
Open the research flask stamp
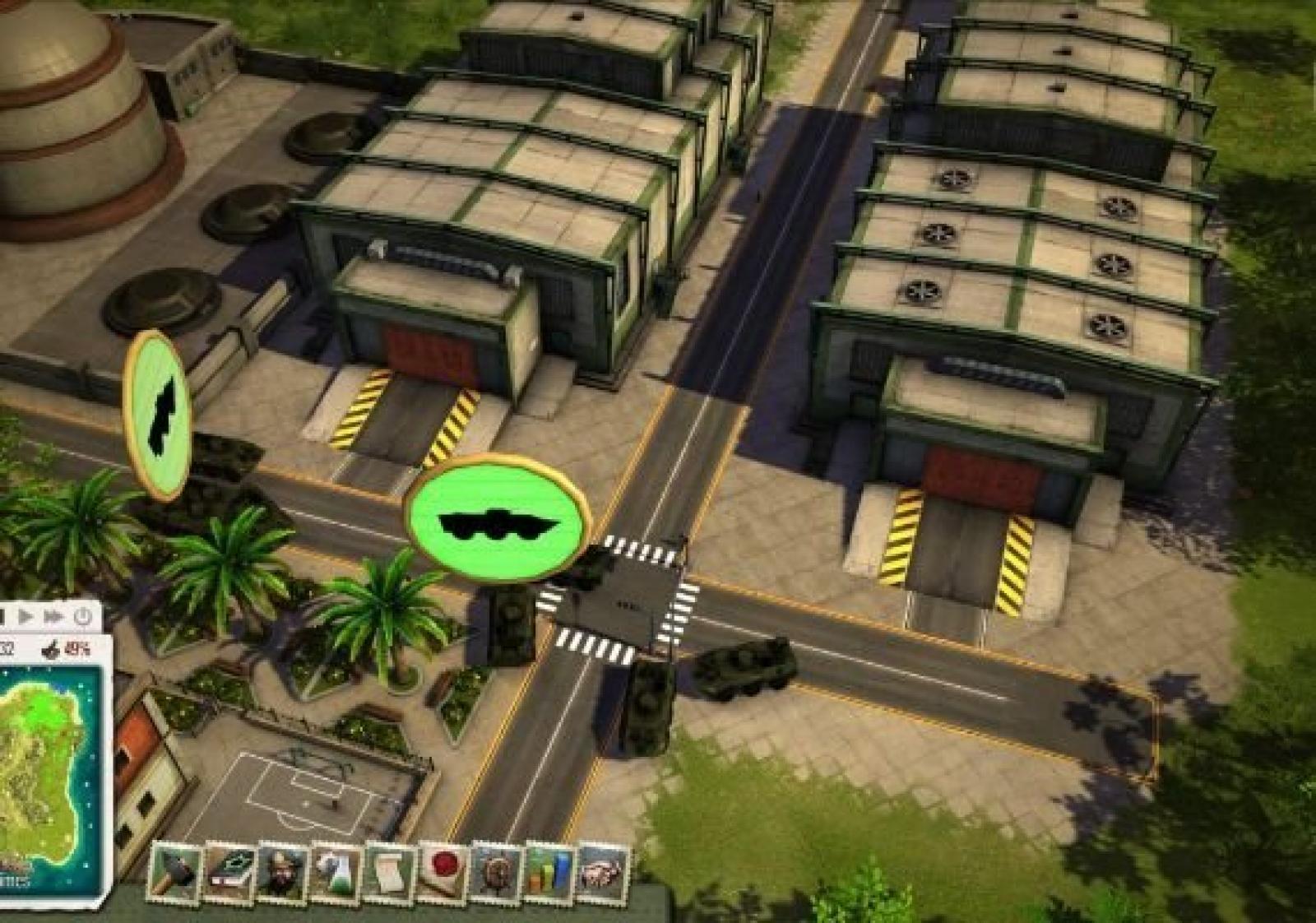[336, 872]
